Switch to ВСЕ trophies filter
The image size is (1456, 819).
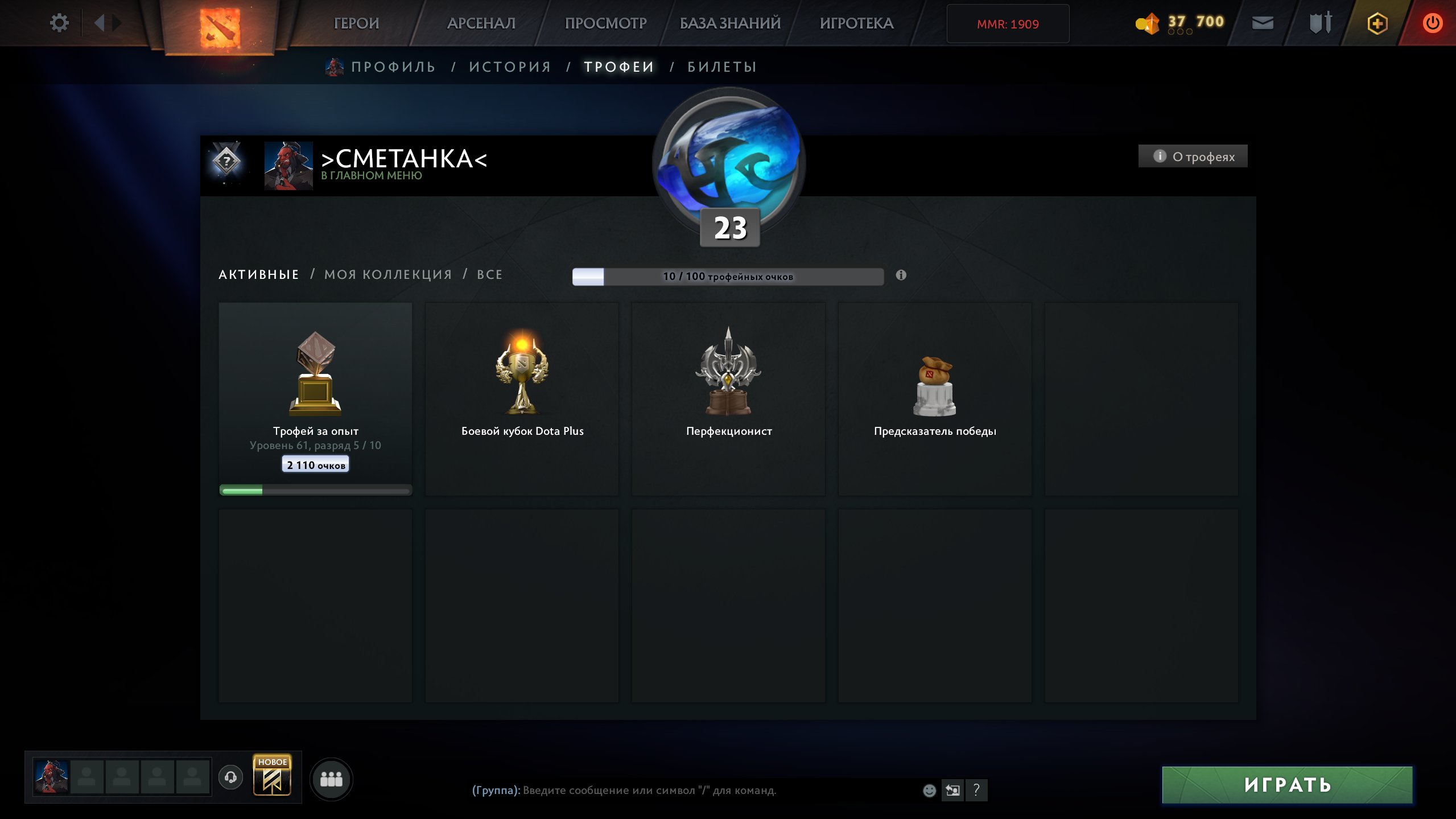point(489,274)
